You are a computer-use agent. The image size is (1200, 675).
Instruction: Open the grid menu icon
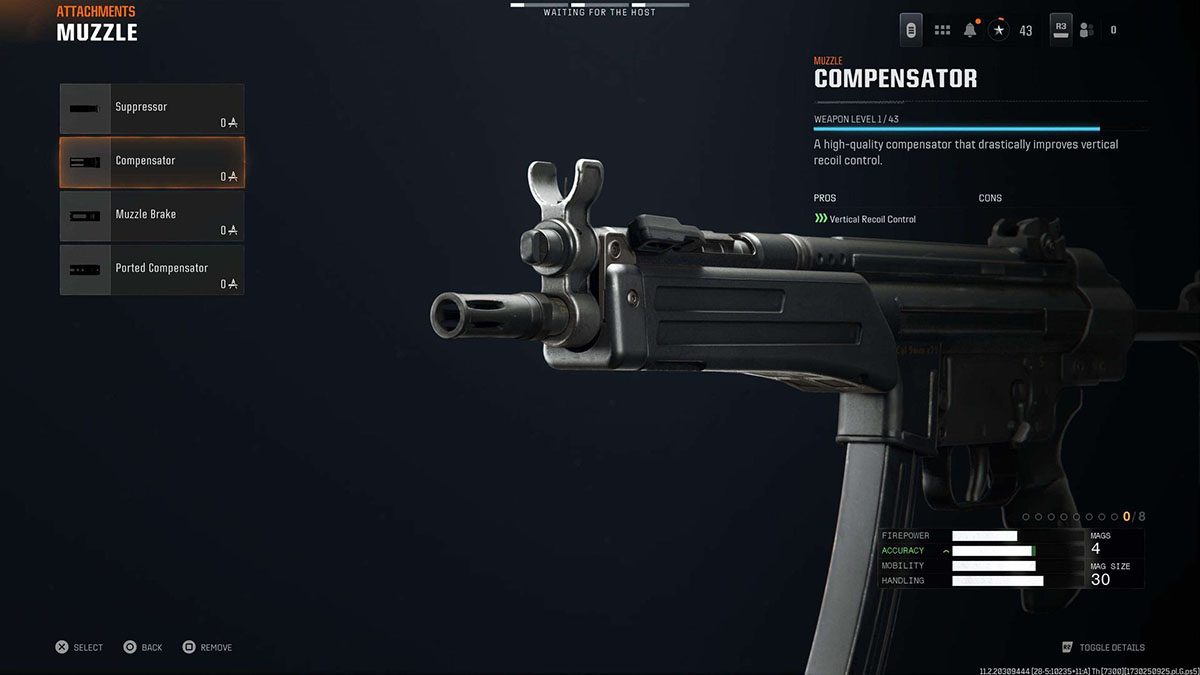tap(942, 30)
